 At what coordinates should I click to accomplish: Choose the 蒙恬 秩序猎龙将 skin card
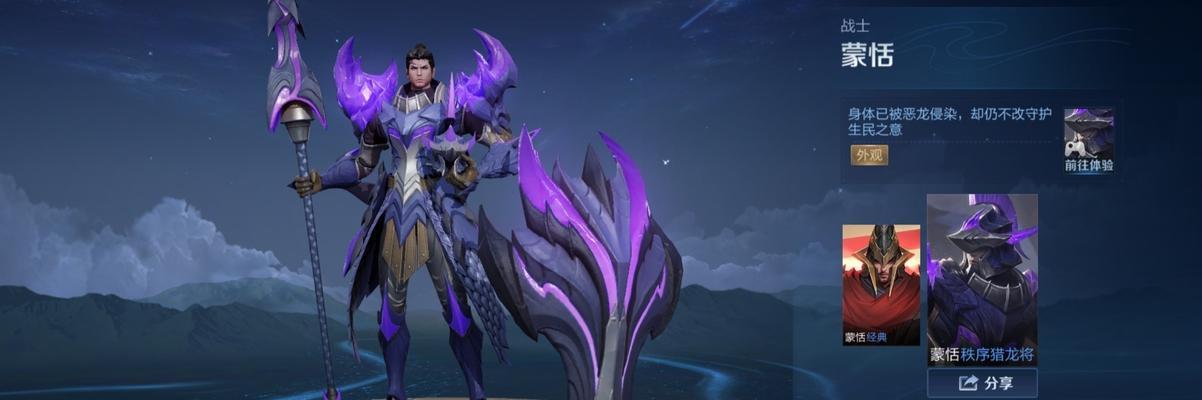(981, 280)
